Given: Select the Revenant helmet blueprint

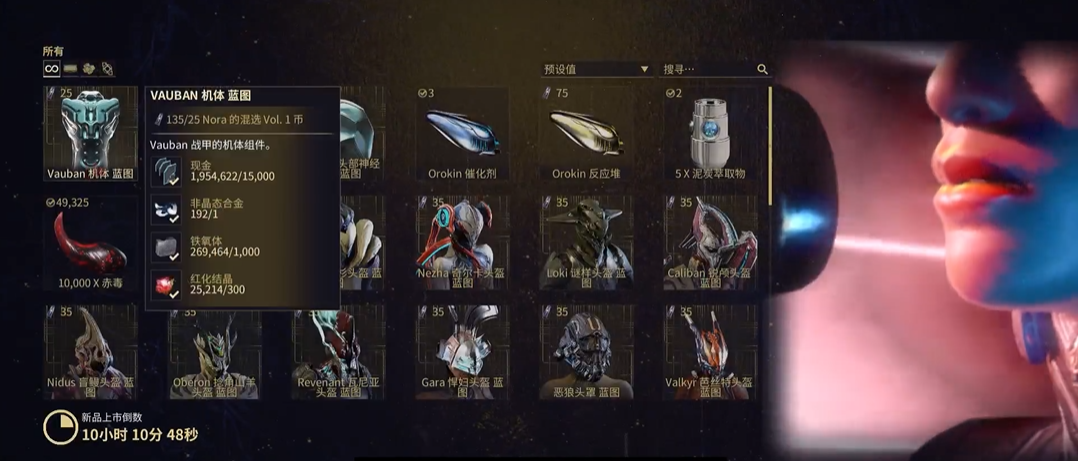Looking at the screenshot, I should click(x=338, y=351).
